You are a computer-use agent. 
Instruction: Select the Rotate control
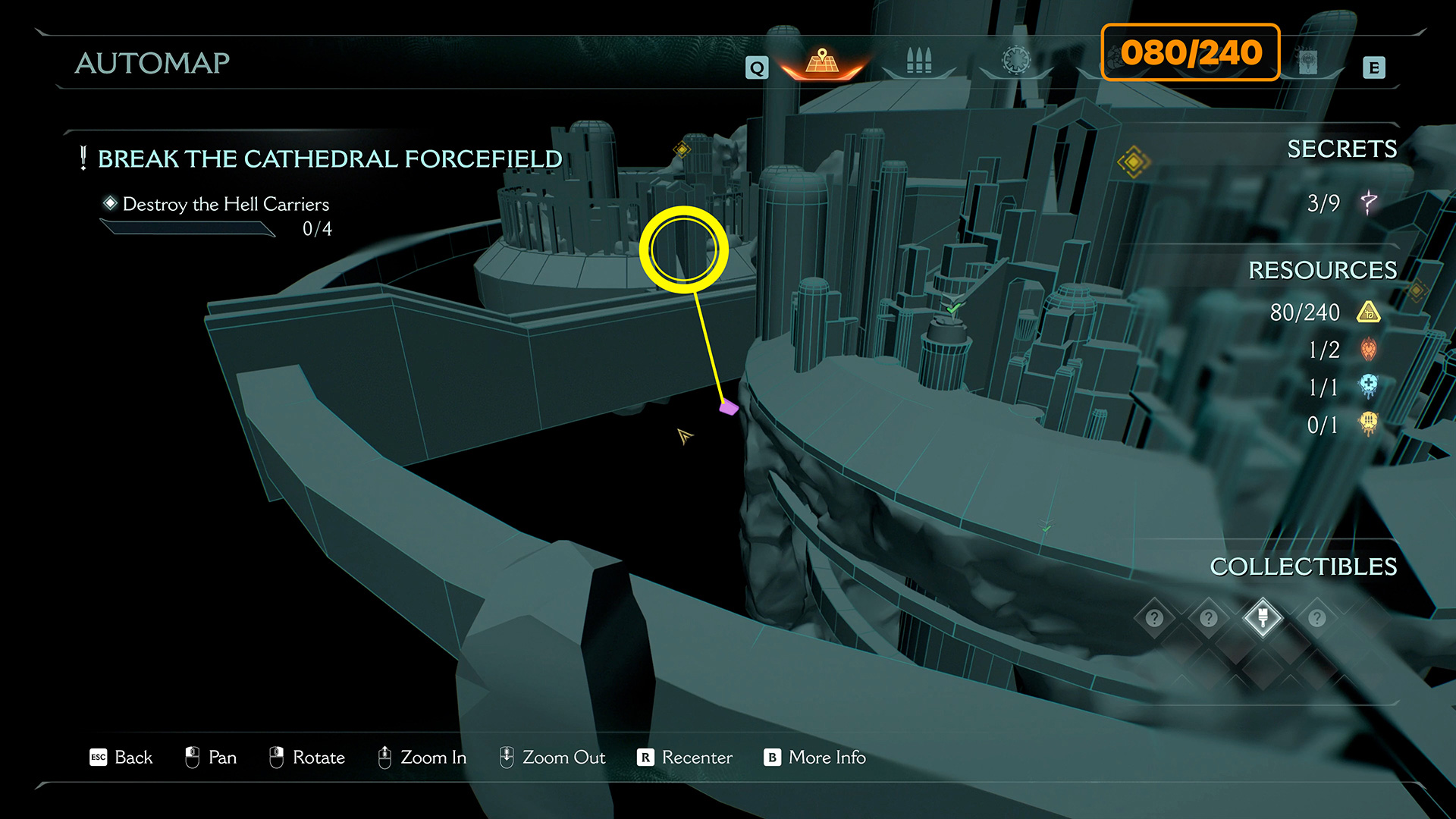[x=307, y=758]
